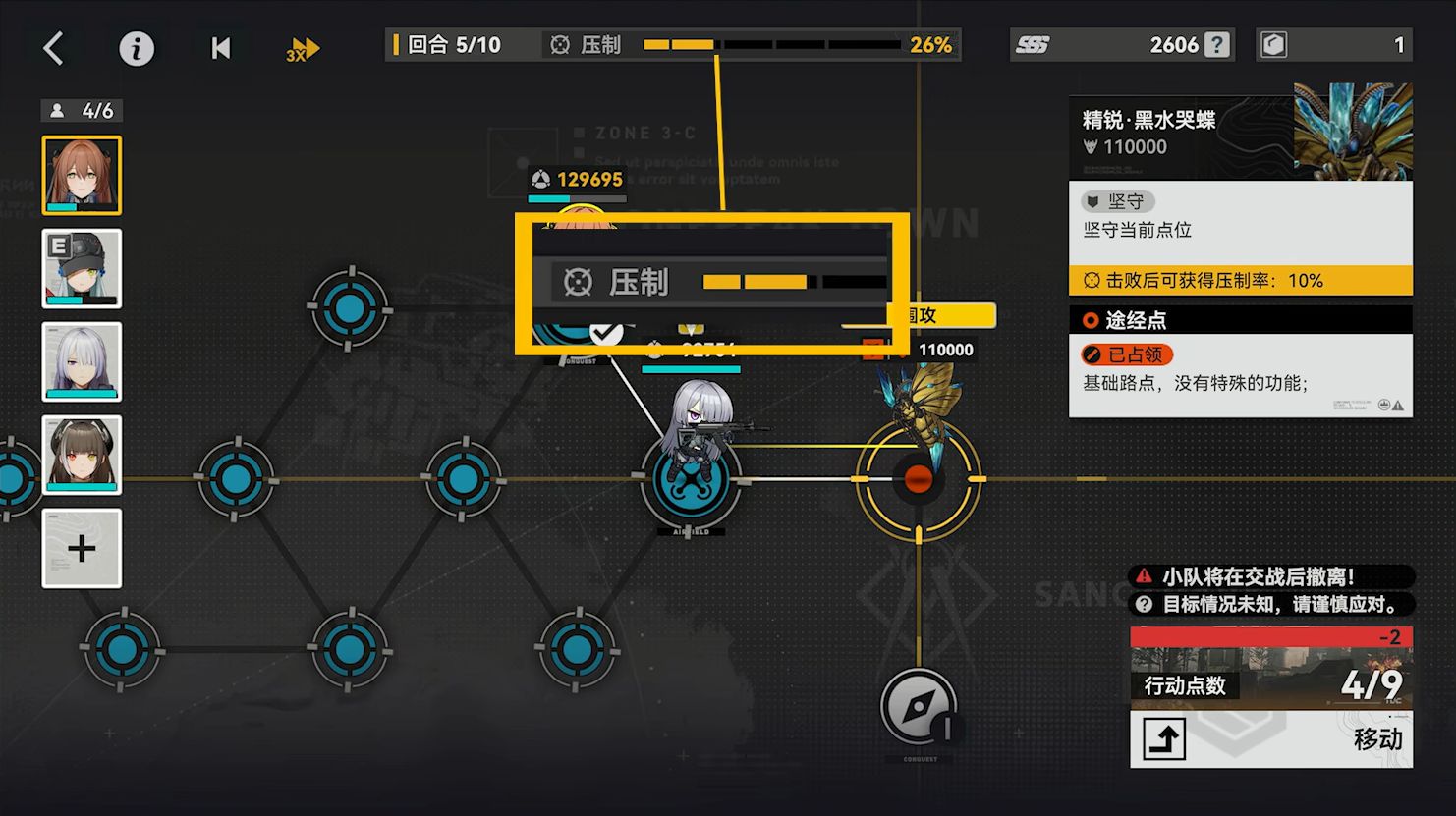Open the info icon
Viewport: 1456px width, 816px height.
tap(137, 48)
